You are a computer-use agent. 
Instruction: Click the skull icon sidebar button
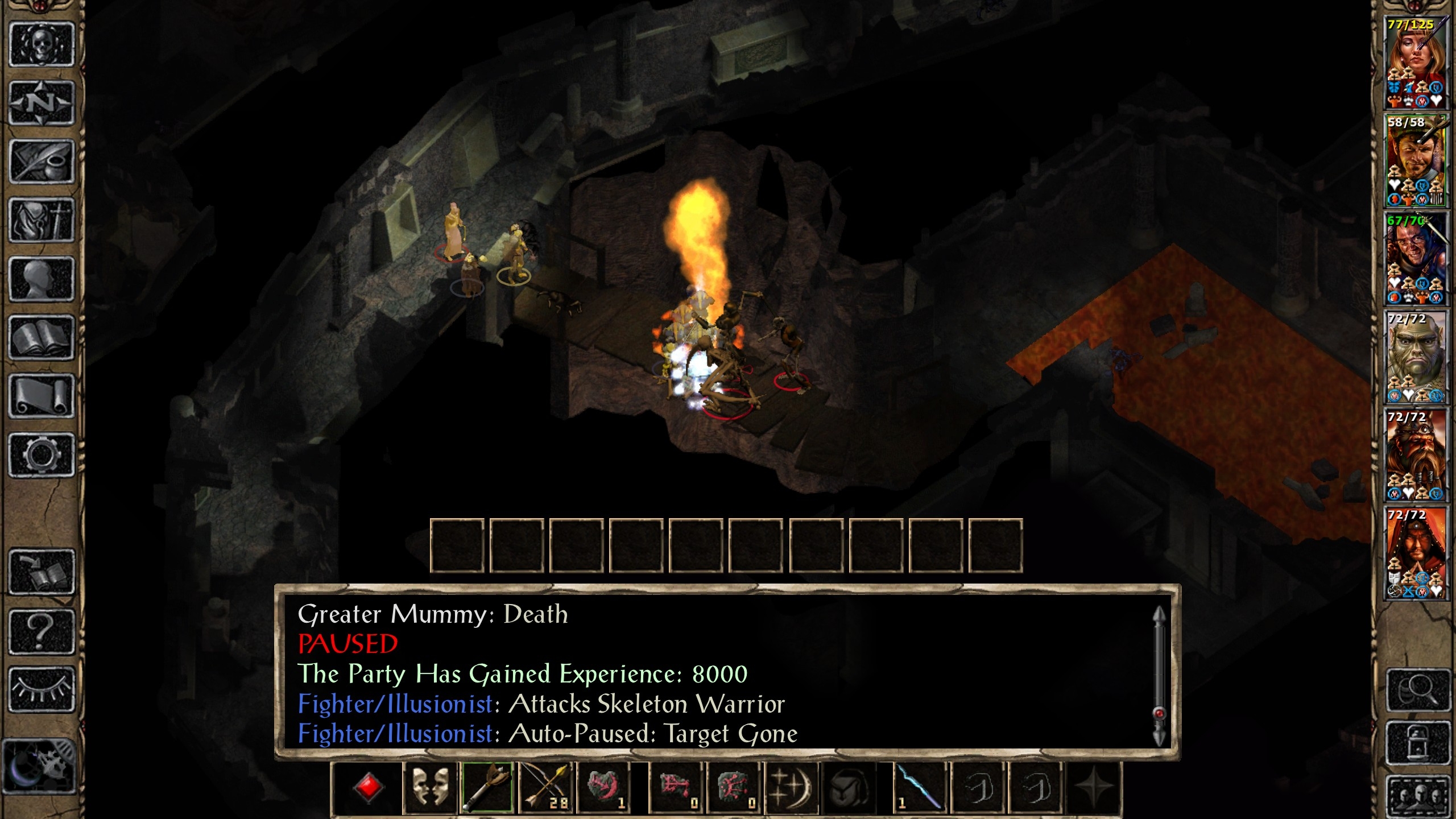[42, 44]
